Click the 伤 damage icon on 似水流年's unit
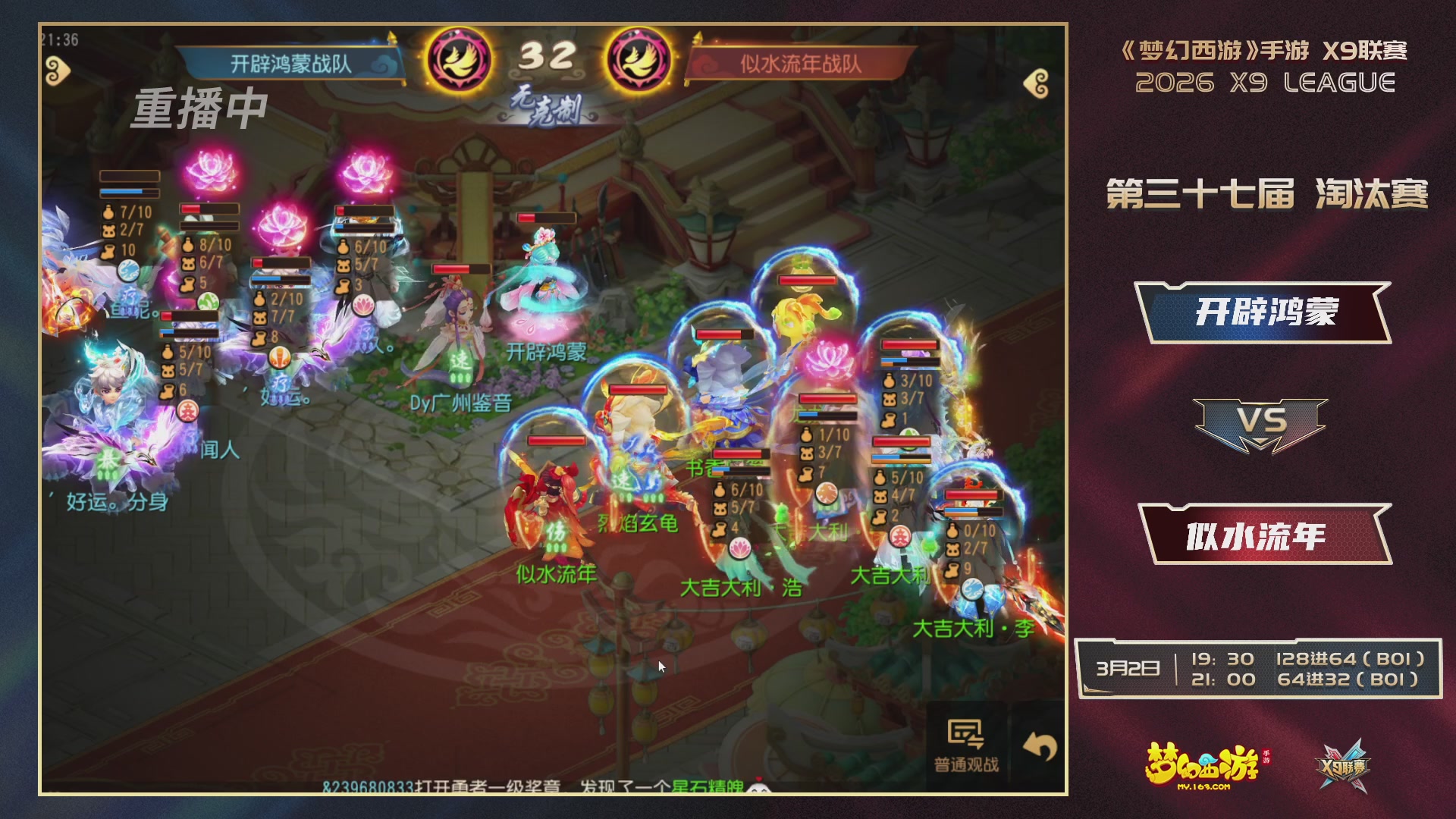This screenshot has height=819, width=1456. tap(555, 531)
